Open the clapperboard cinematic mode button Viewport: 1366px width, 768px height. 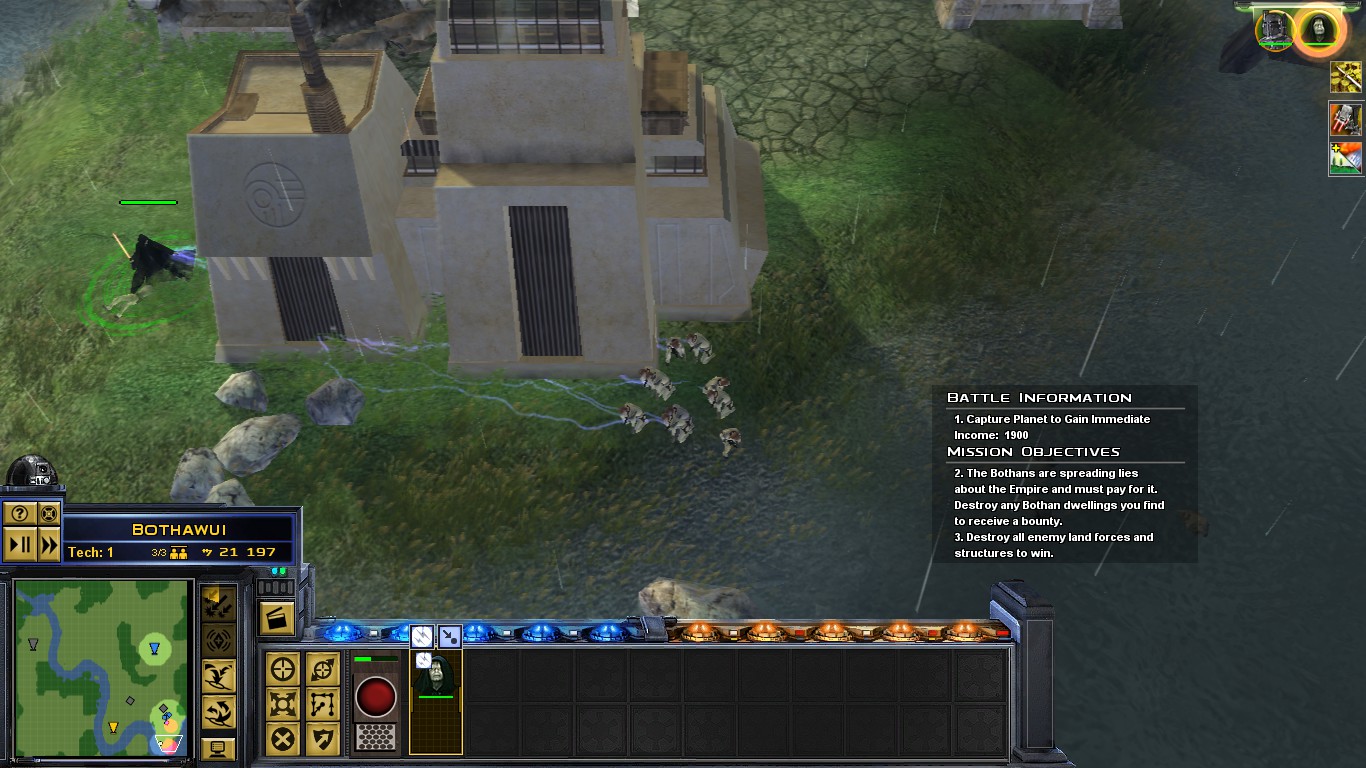point(274,617)
